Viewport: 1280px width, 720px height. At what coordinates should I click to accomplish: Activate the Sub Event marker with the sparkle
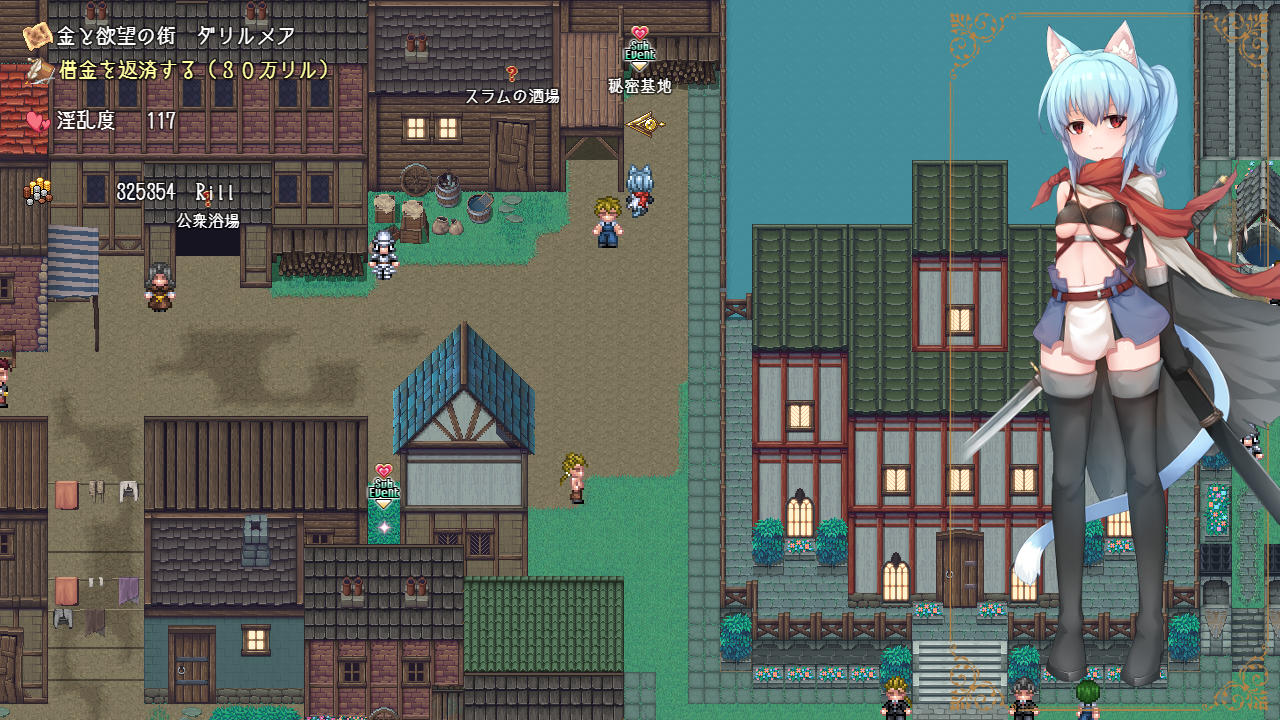point(384,487)
